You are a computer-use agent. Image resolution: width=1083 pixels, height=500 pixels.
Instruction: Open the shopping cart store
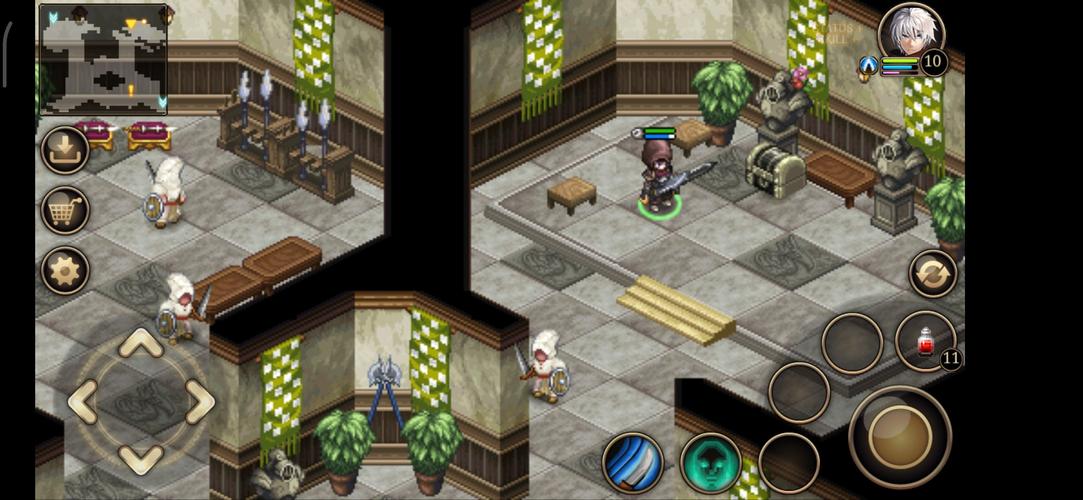click(65, 211)
